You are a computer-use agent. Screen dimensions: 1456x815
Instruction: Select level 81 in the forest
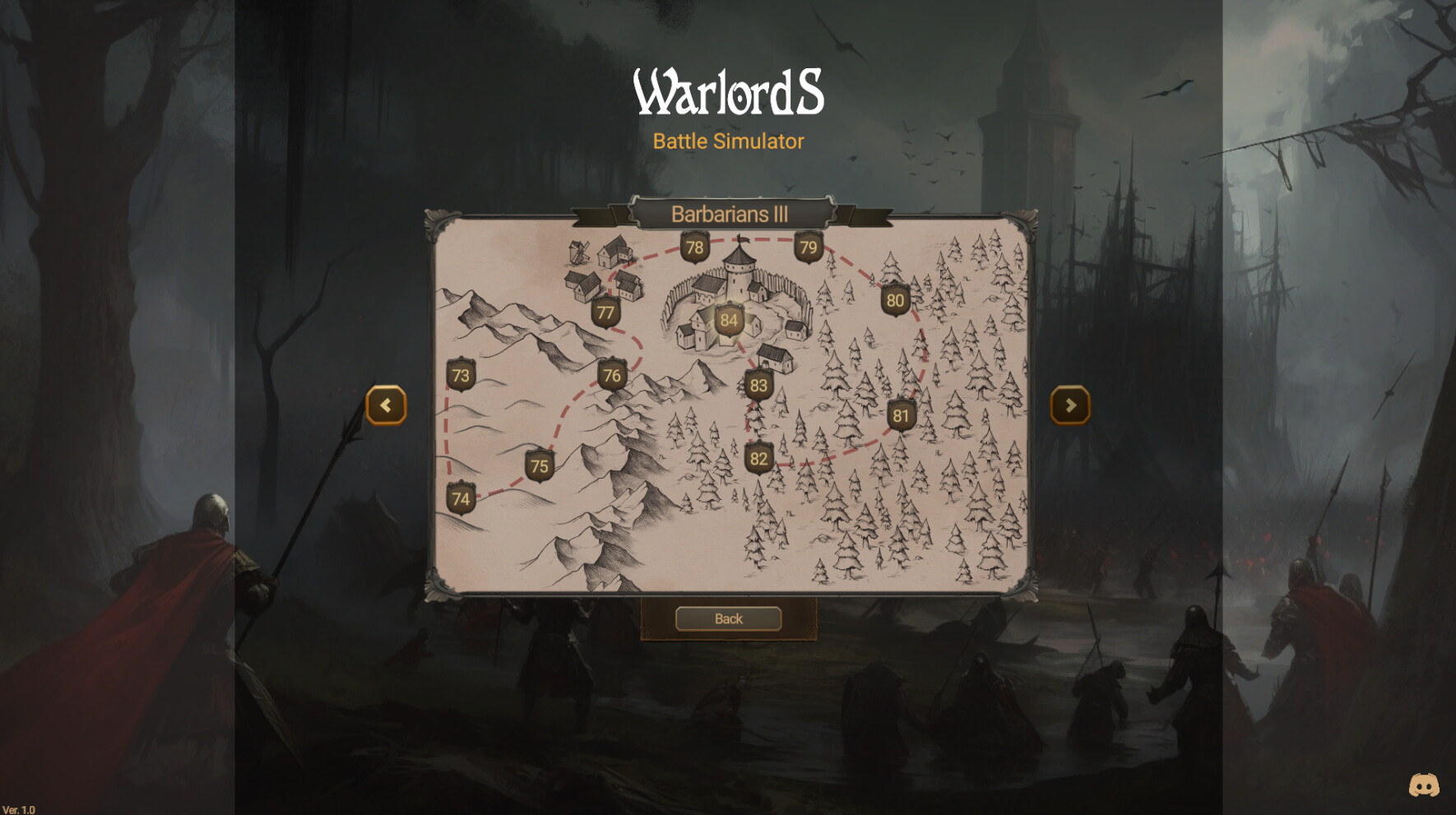pyautogui.click(x=902, y=416)
